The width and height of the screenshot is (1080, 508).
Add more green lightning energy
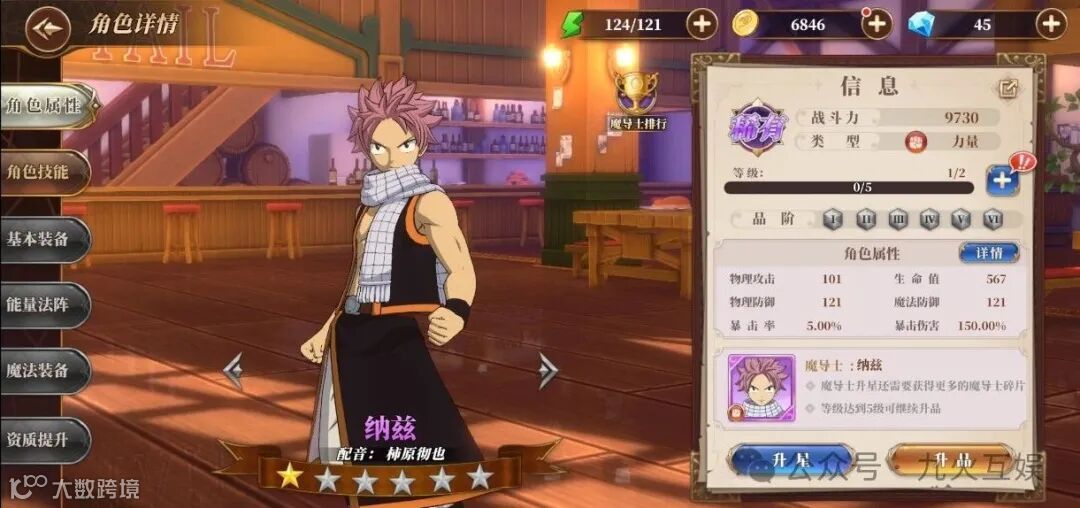point(701,24)
